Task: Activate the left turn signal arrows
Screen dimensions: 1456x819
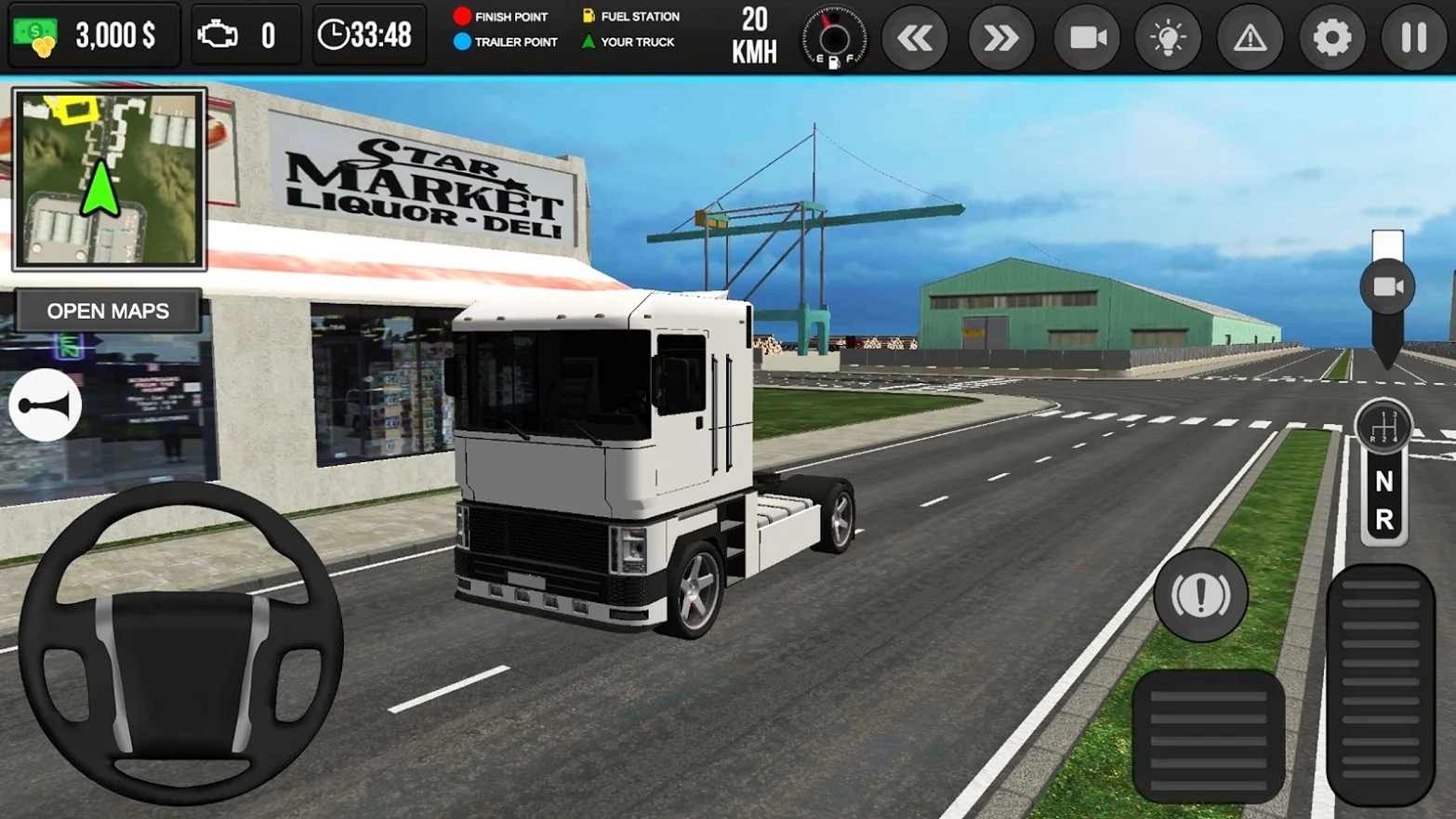Action: coord(915,38)
